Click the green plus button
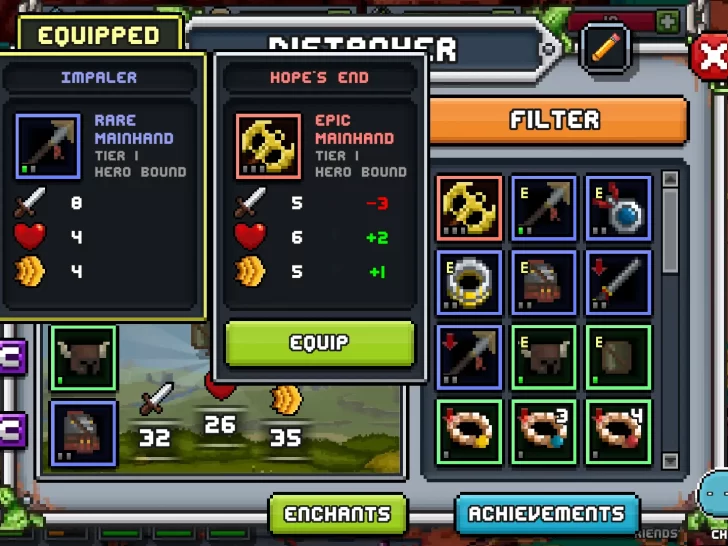The width and height of the screenshot is (728, 546). click(667, 21)
